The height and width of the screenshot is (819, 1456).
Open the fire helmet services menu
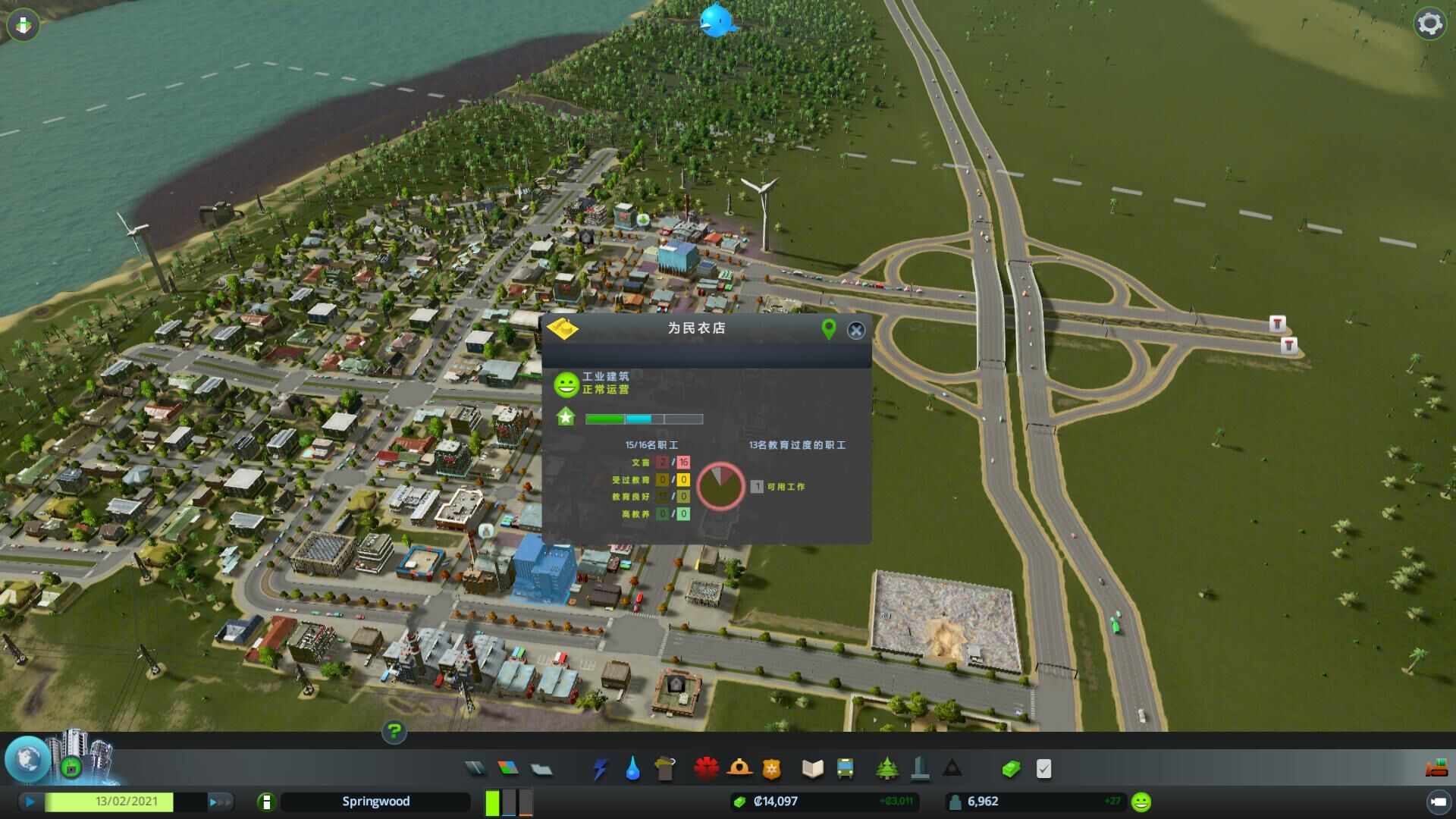tap(739, 769)
